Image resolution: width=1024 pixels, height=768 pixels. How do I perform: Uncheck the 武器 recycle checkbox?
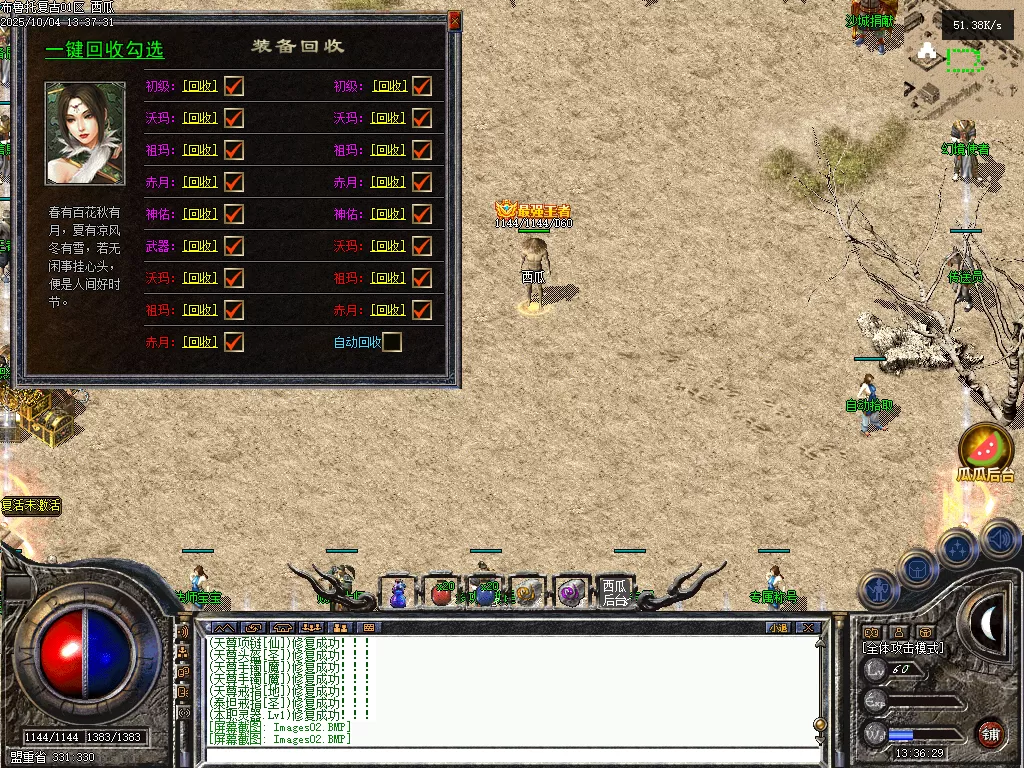(234, 246)
